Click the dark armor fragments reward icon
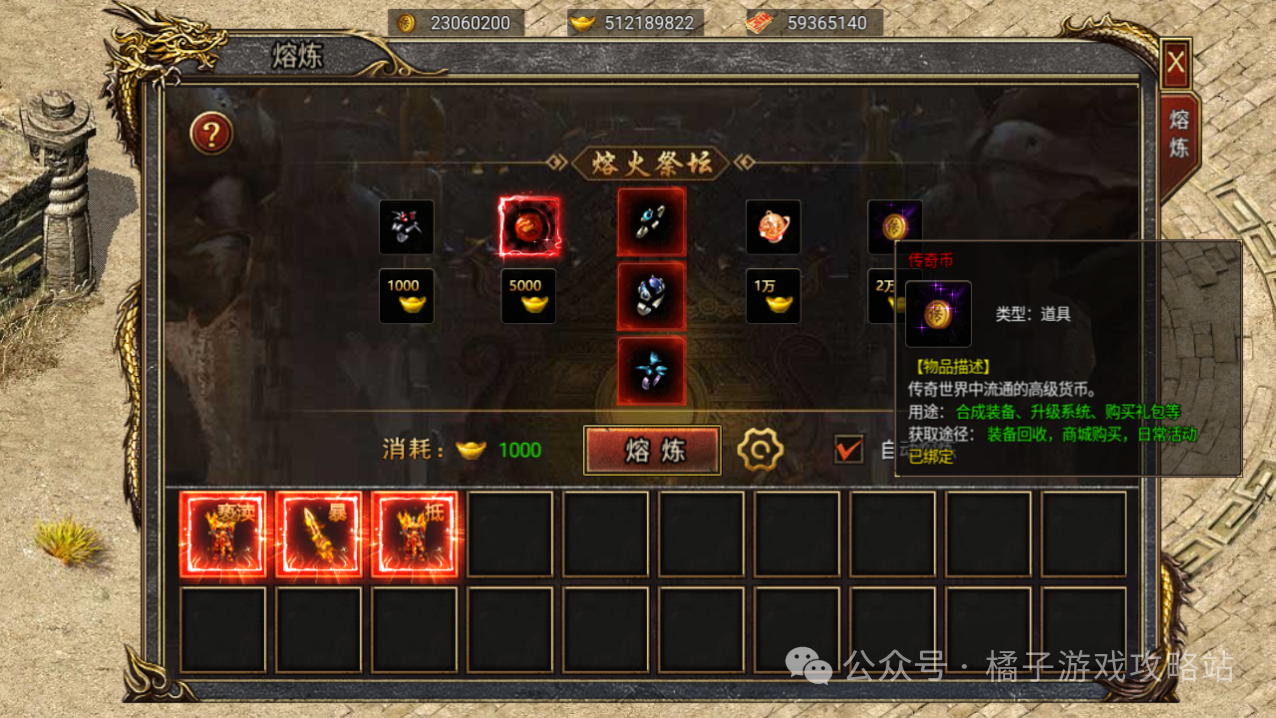Image resolution: width=1276 pixels, height=718 pixels. (407, 227)
